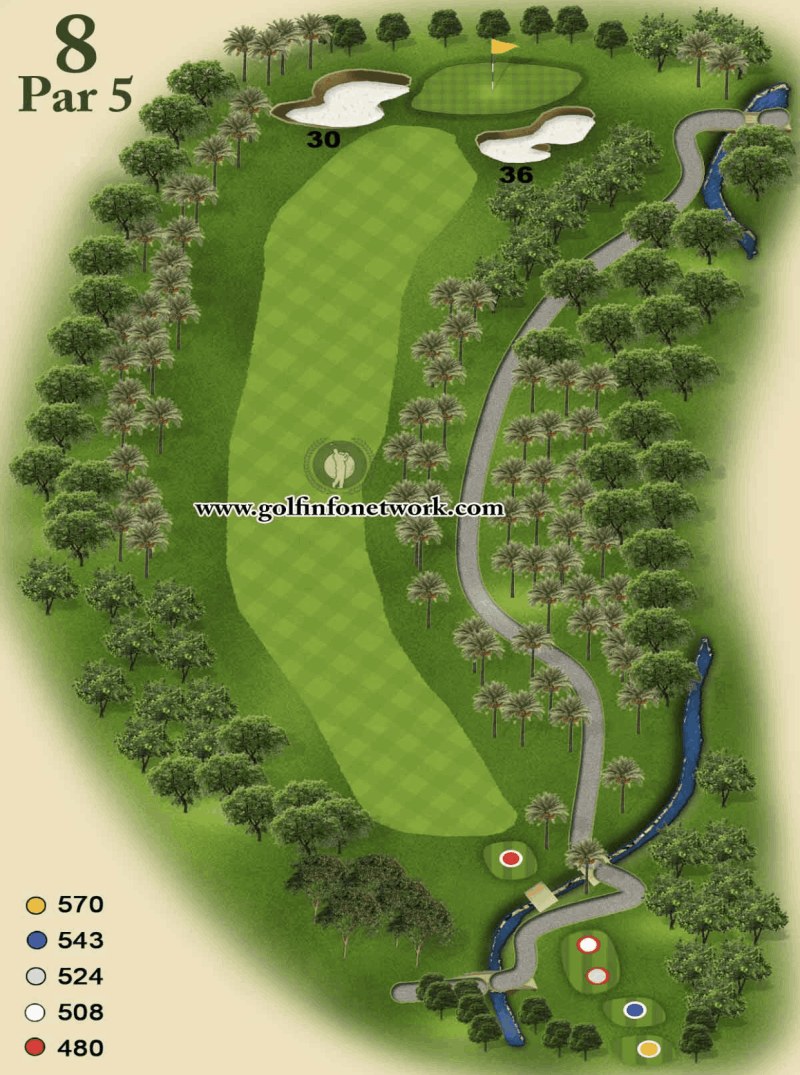Select the blue tee marker on the map
800x1075 pixels.
[633, 1010]
